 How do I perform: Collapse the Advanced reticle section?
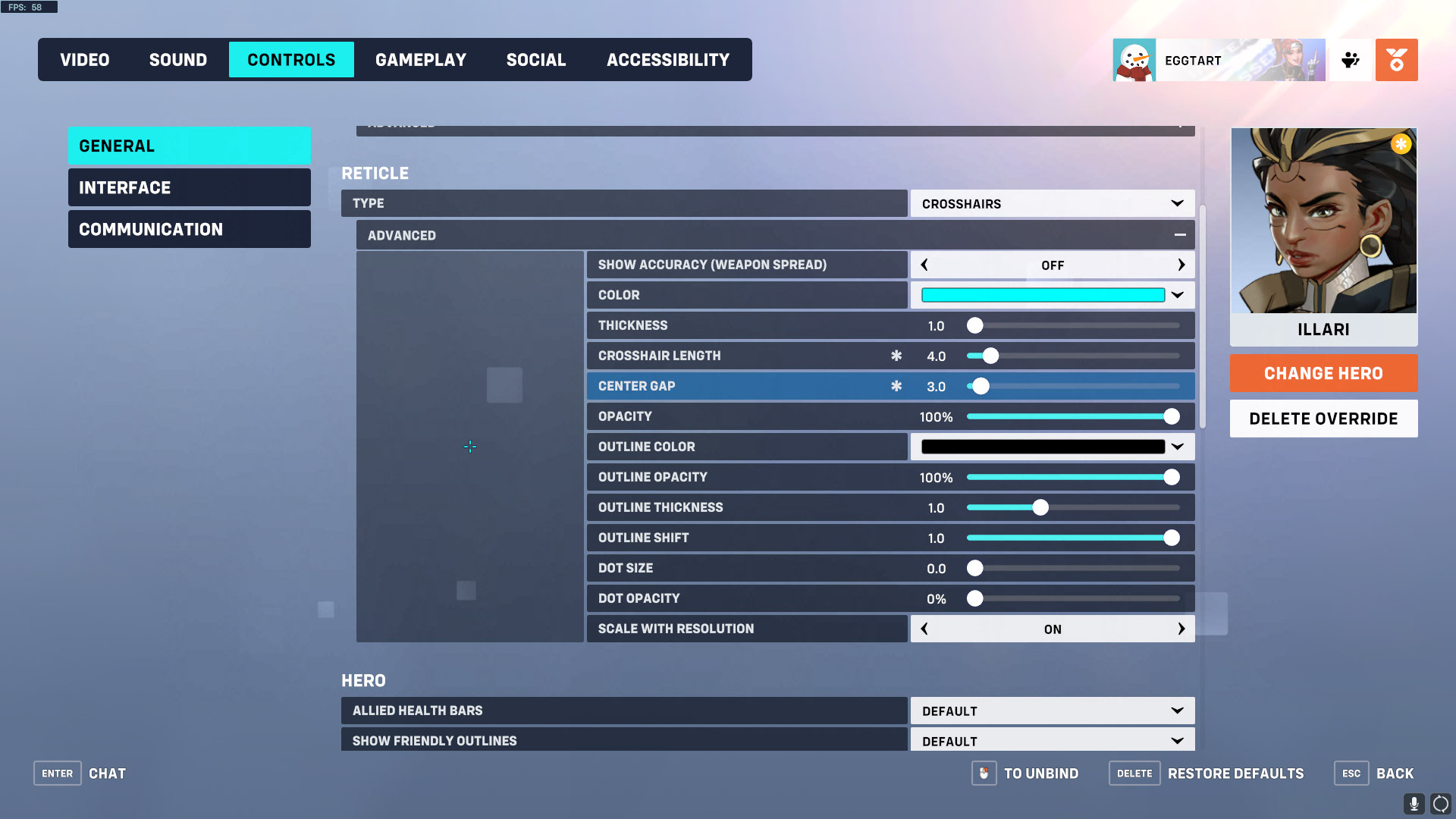pyautogui.click(x=1180, y=235)
